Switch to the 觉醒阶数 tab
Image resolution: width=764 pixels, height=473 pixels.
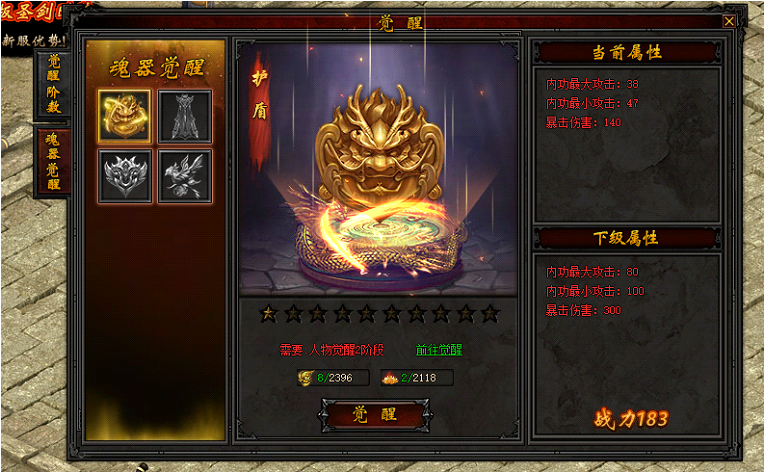coord(53,84)
